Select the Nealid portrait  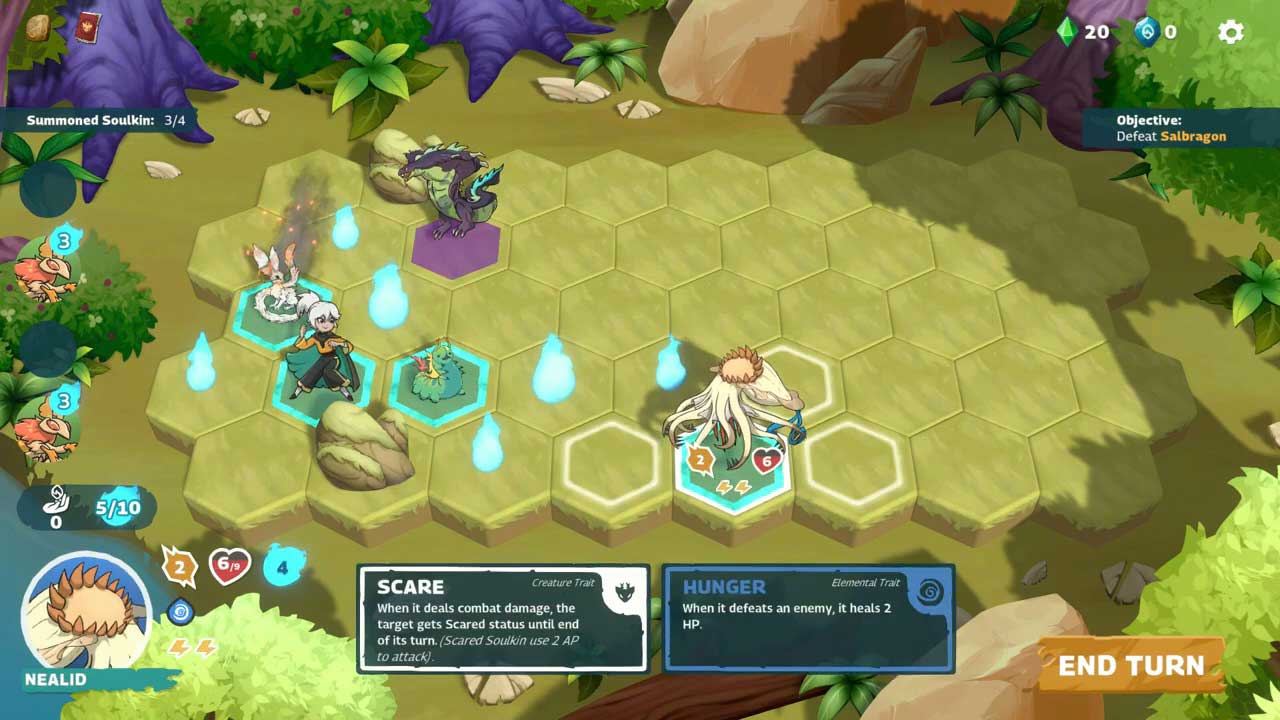86,613
